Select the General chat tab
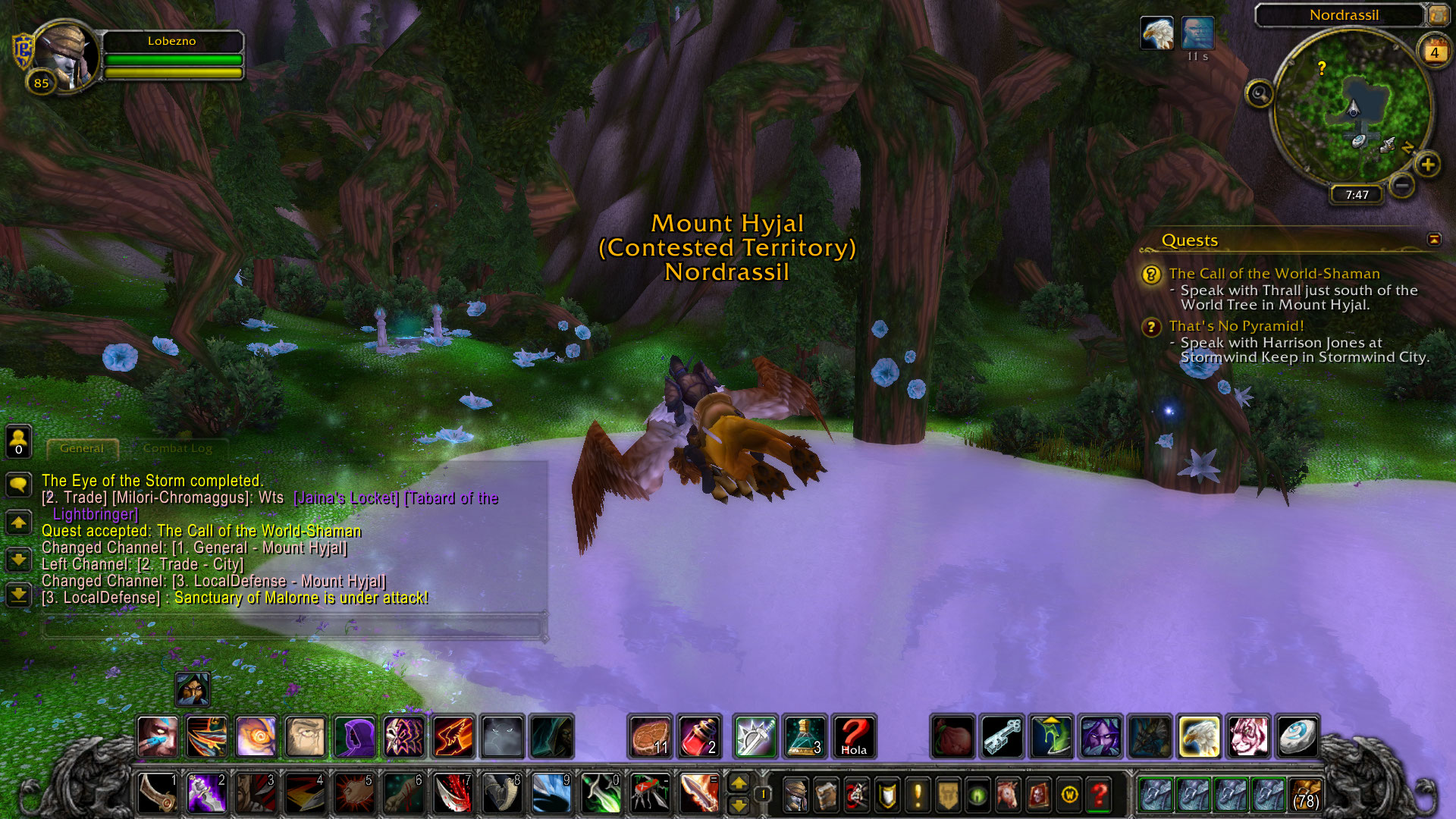The width and height of the screenshot is (1456, 819). tap(82, 448)
